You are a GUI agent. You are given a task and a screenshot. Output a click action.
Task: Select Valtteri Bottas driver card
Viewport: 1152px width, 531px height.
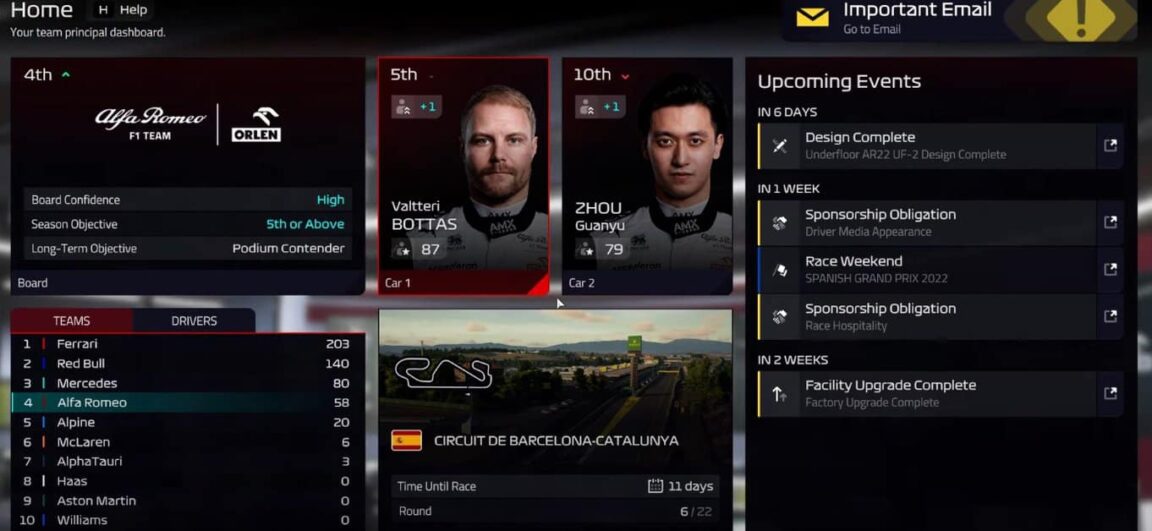click(x=463, y=175)
